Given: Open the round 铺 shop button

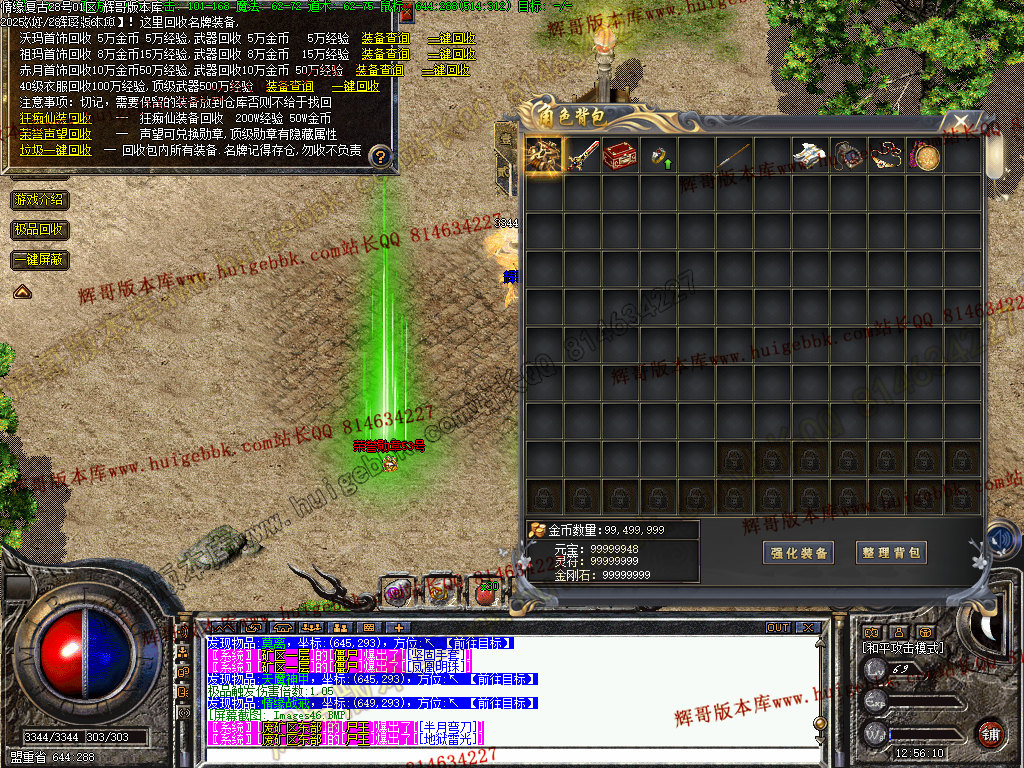Looking at the screenshot, I should pyautogui.click(x=990, y=733).
